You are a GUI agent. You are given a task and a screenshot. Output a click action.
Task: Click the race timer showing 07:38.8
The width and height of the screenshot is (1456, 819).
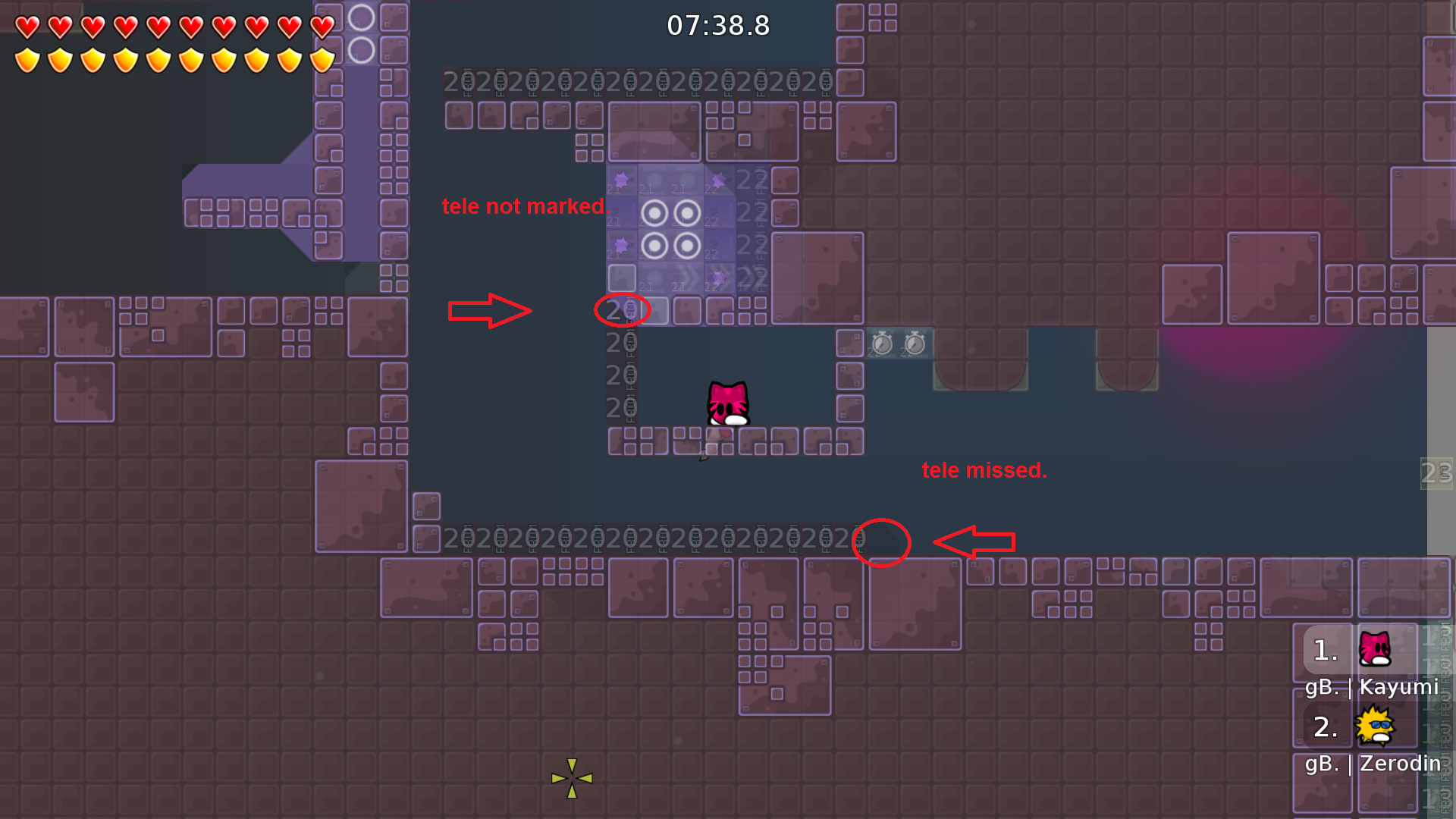click(x=717, y=25)
